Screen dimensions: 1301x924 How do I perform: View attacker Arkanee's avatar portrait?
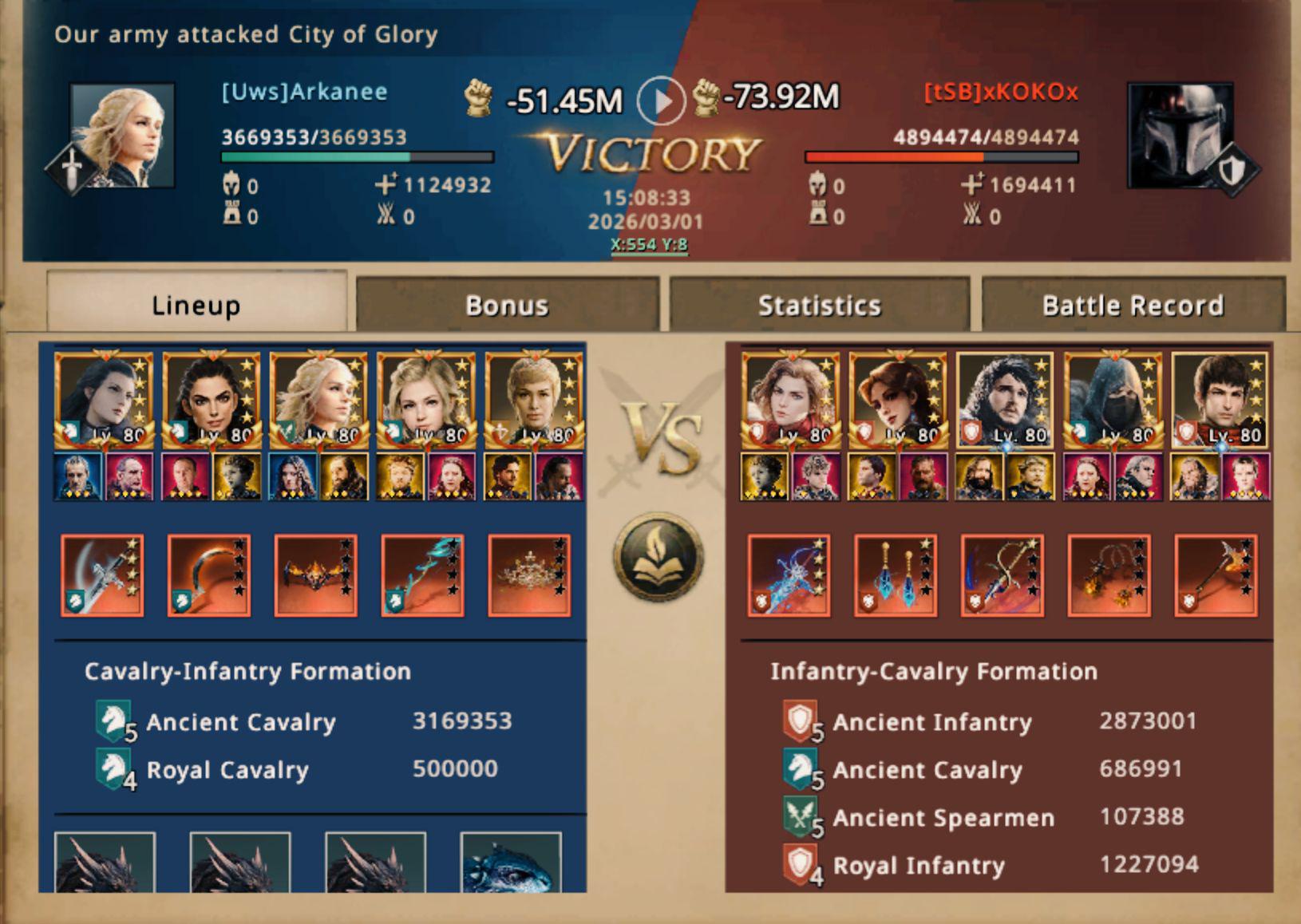click(x=122, y=136)
